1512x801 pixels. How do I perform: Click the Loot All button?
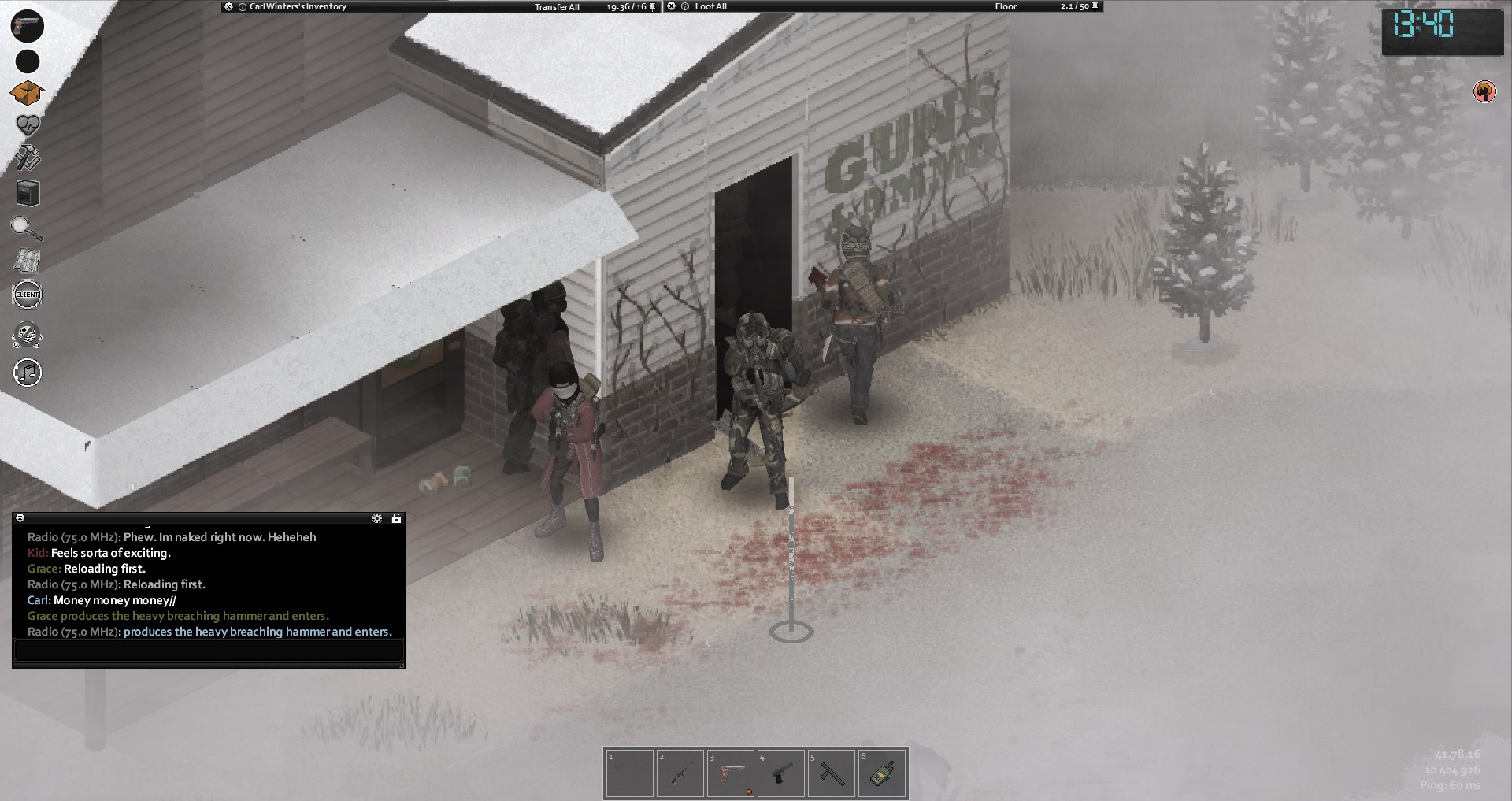click(x=710, y=7)
